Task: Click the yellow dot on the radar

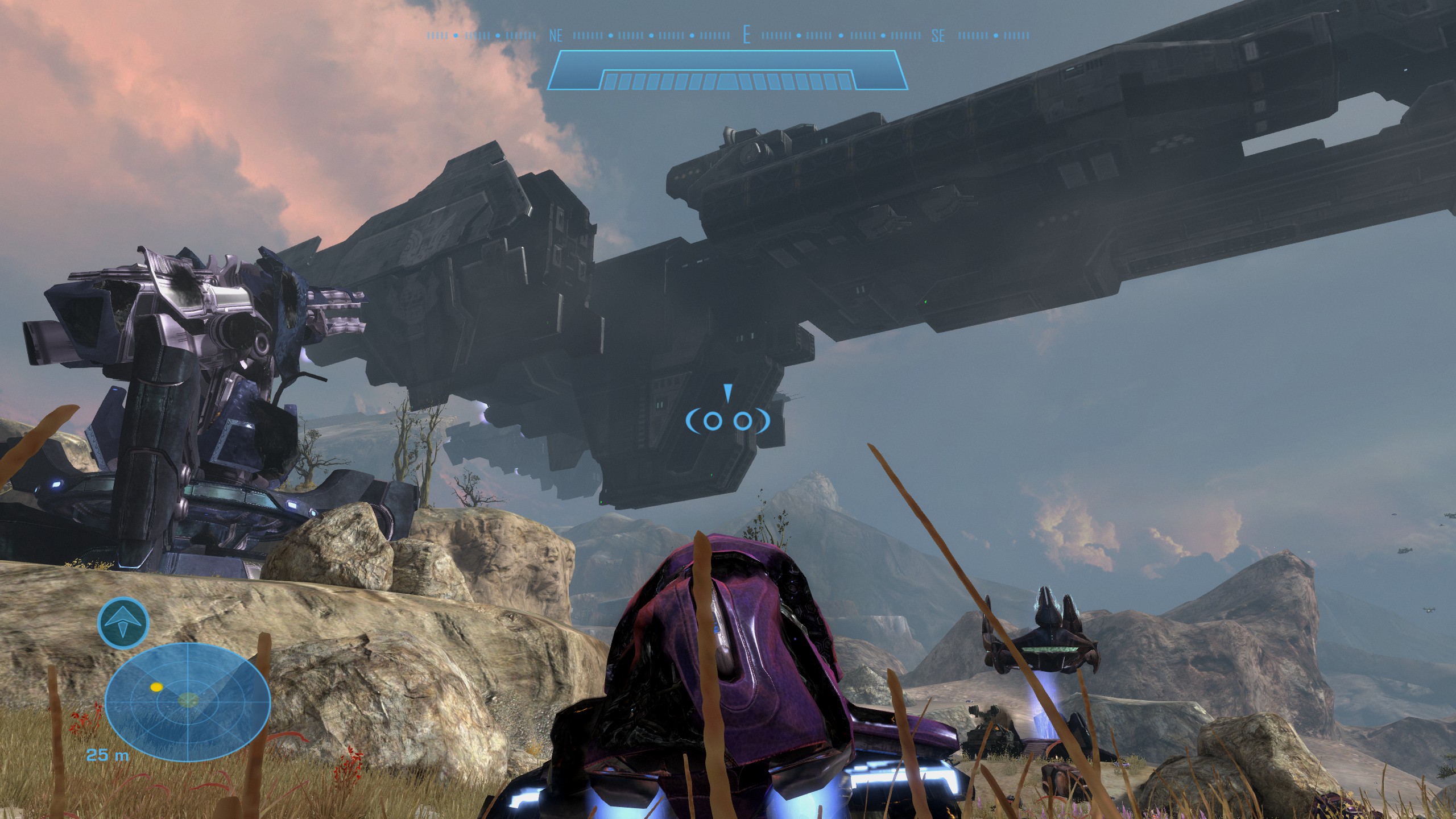Action: point(156,687)
